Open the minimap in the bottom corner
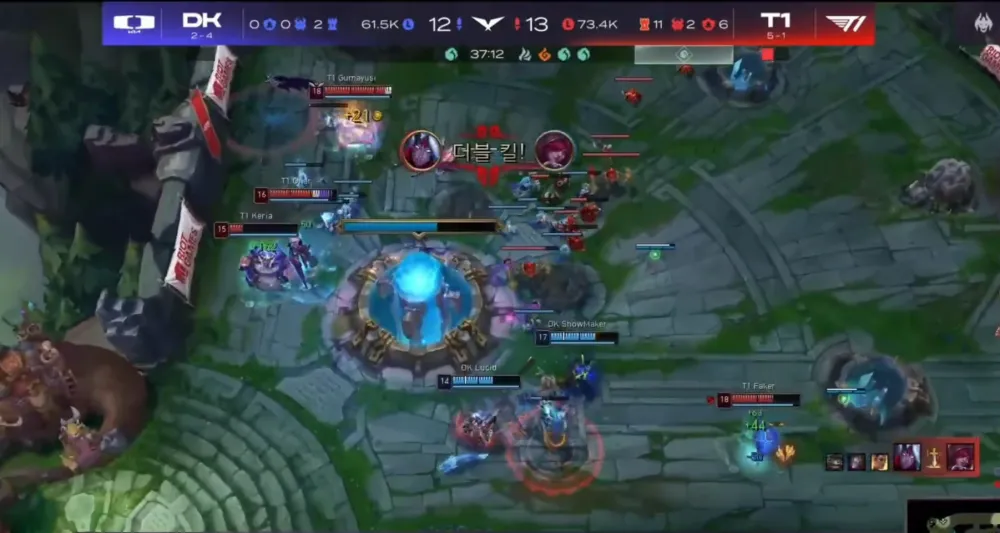Viewport: 1000px width, 533px height. 953,516
